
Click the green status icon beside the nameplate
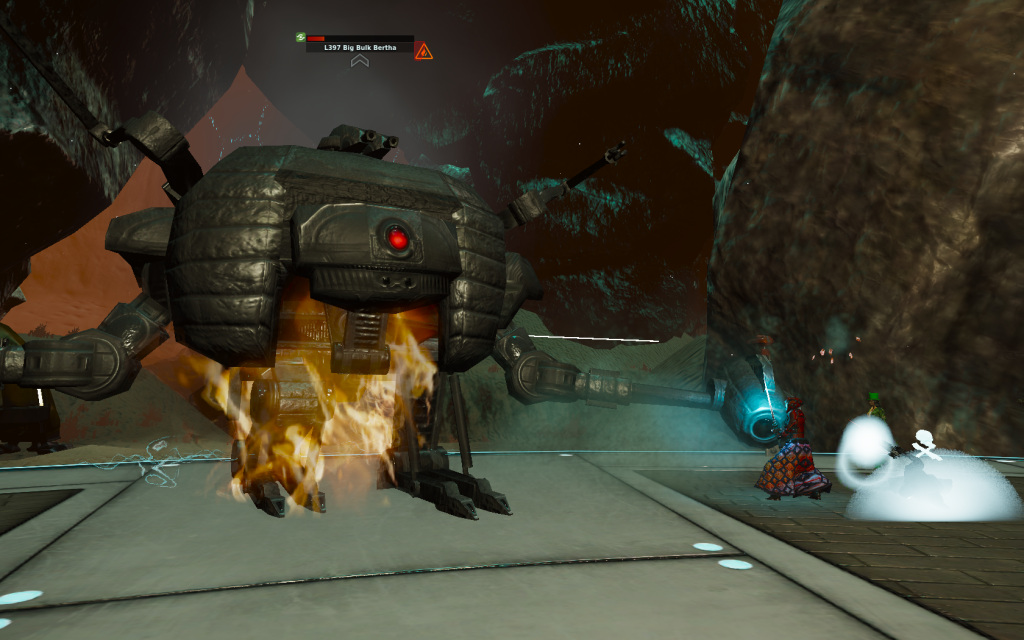pyautogui.click(x=300, y=38)
